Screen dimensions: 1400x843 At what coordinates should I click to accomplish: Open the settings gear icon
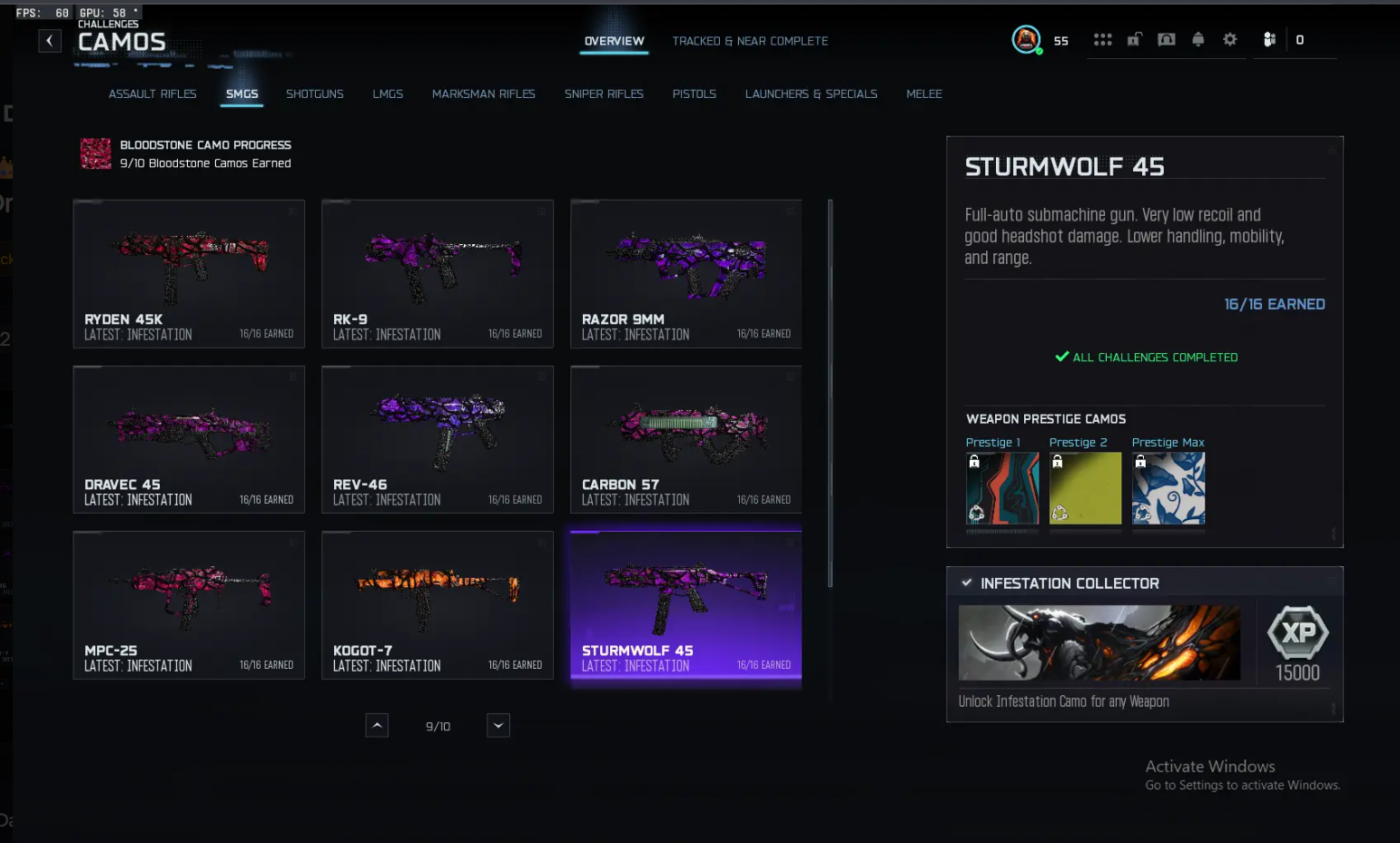coord(1230,40)
